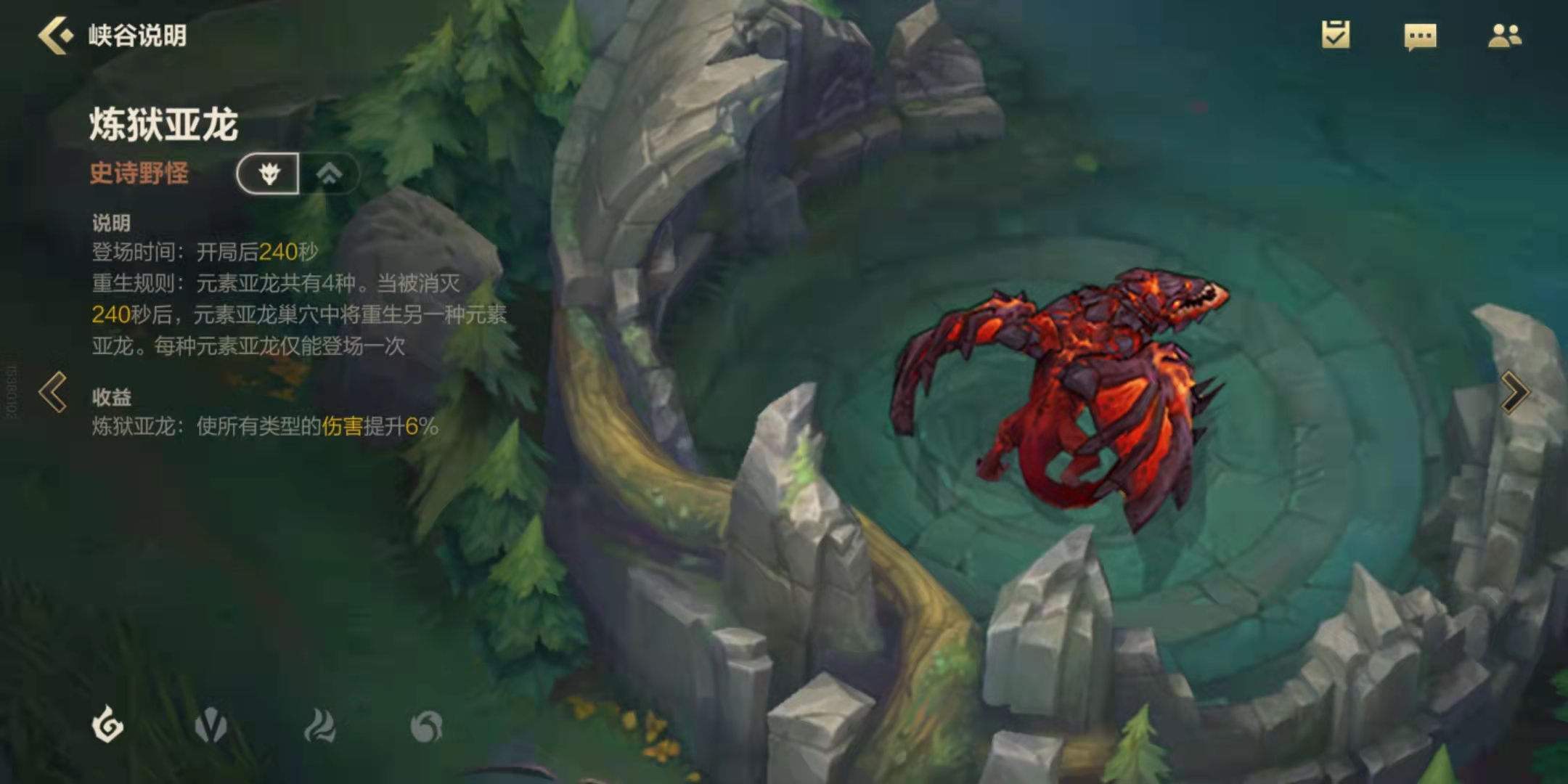Viewport: 1568px width, 784px height.
Task: Open the friends list icon
Action: [1506, 35]
